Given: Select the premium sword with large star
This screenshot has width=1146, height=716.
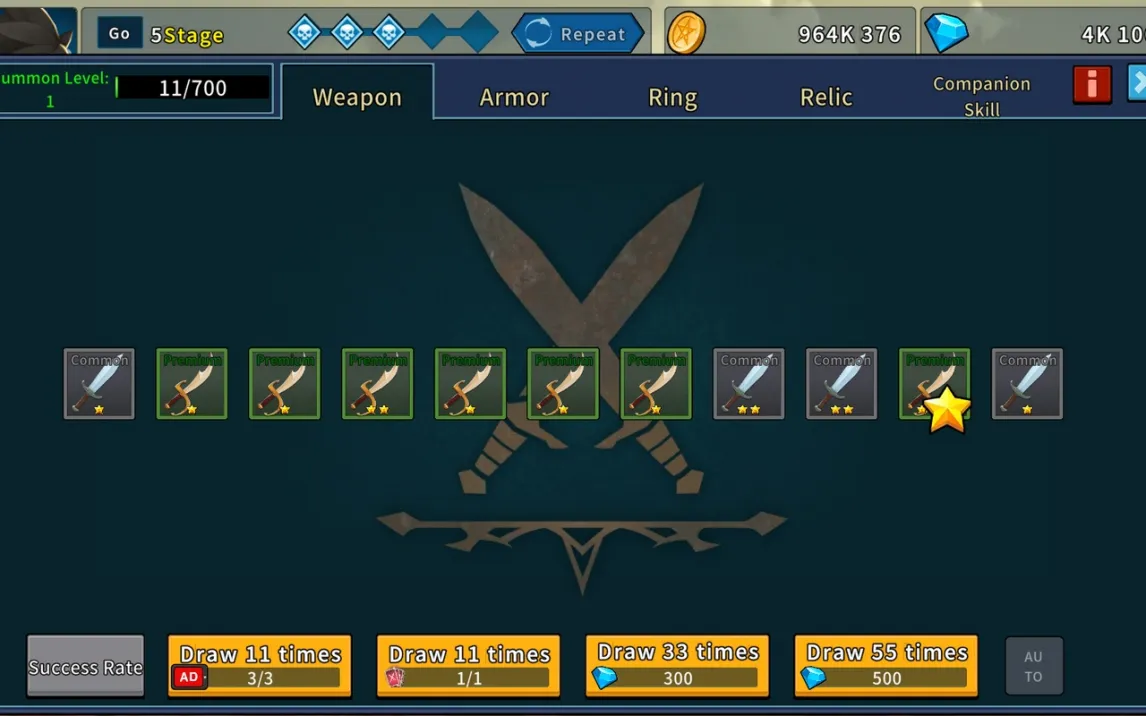Looking at the screenshot, I should 934,384.
